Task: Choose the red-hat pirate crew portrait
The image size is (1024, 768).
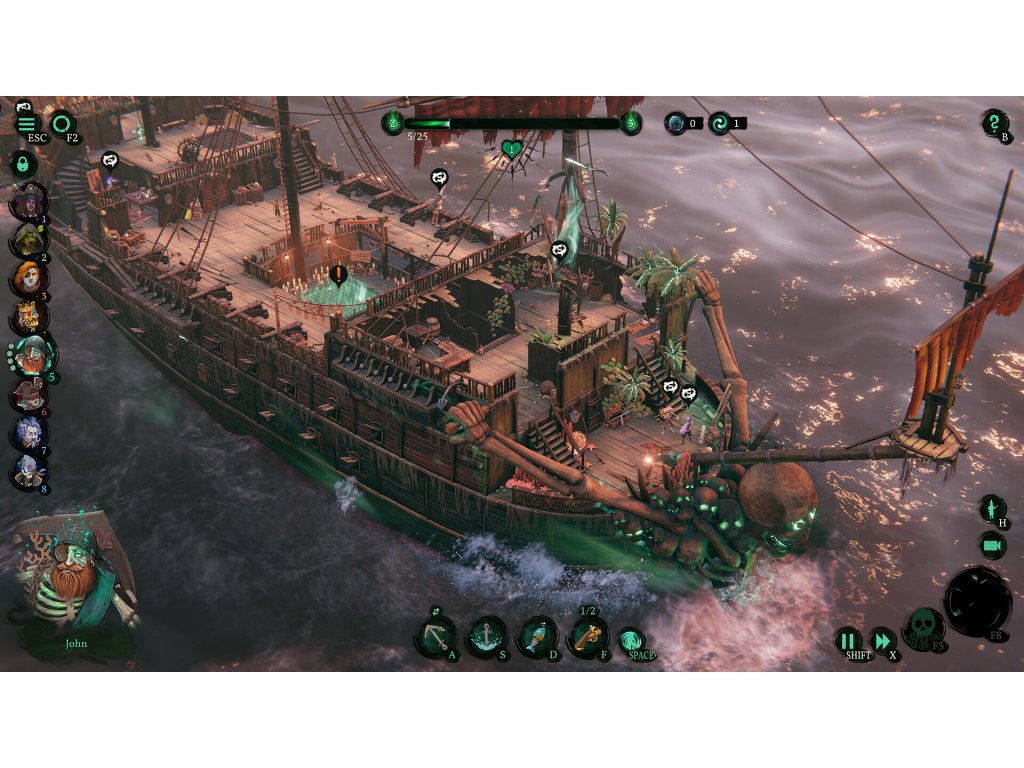Action: (x=27, y=393)
